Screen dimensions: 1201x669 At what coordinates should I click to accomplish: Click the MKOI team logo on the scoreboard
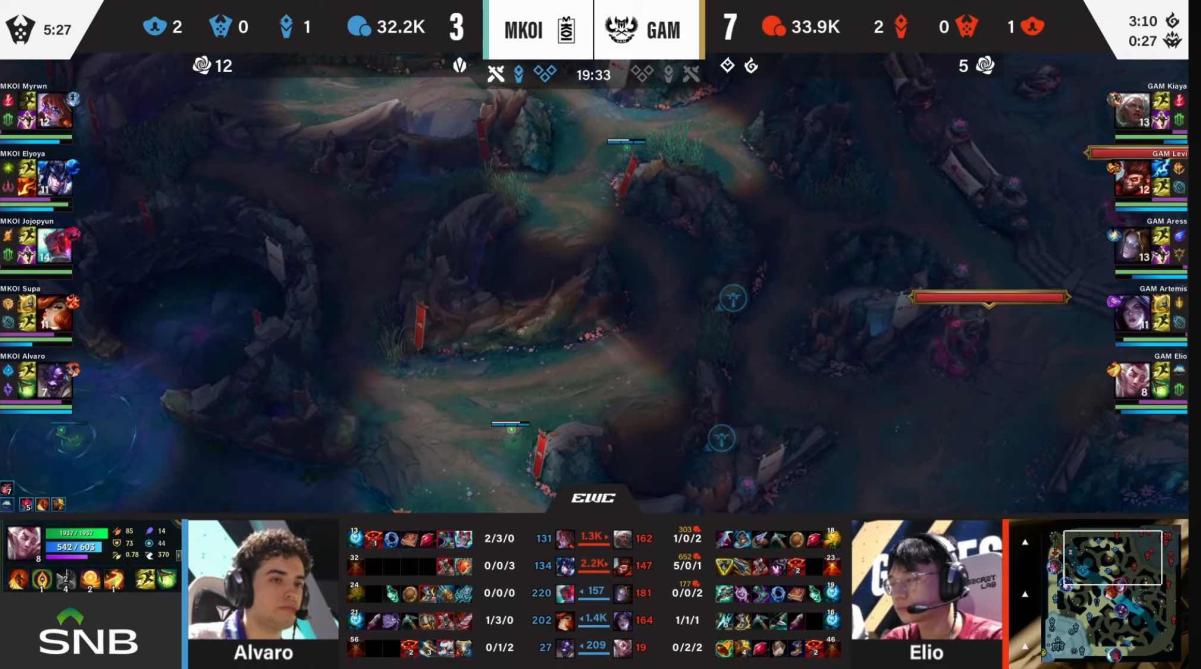pos(566,29)
